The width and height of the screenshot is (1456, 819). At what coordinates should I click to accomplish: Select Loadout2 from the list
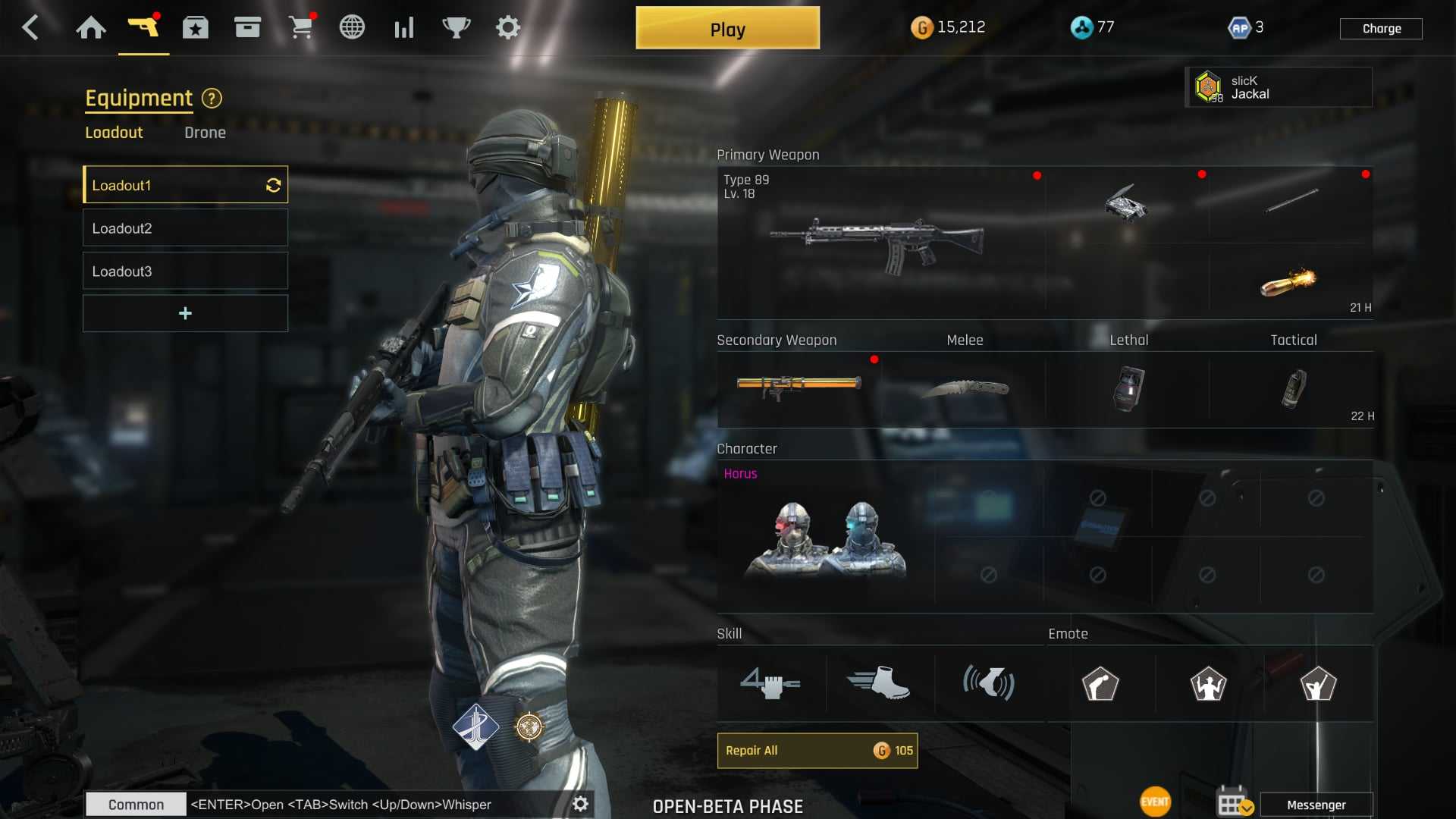(x=185, y=228)
